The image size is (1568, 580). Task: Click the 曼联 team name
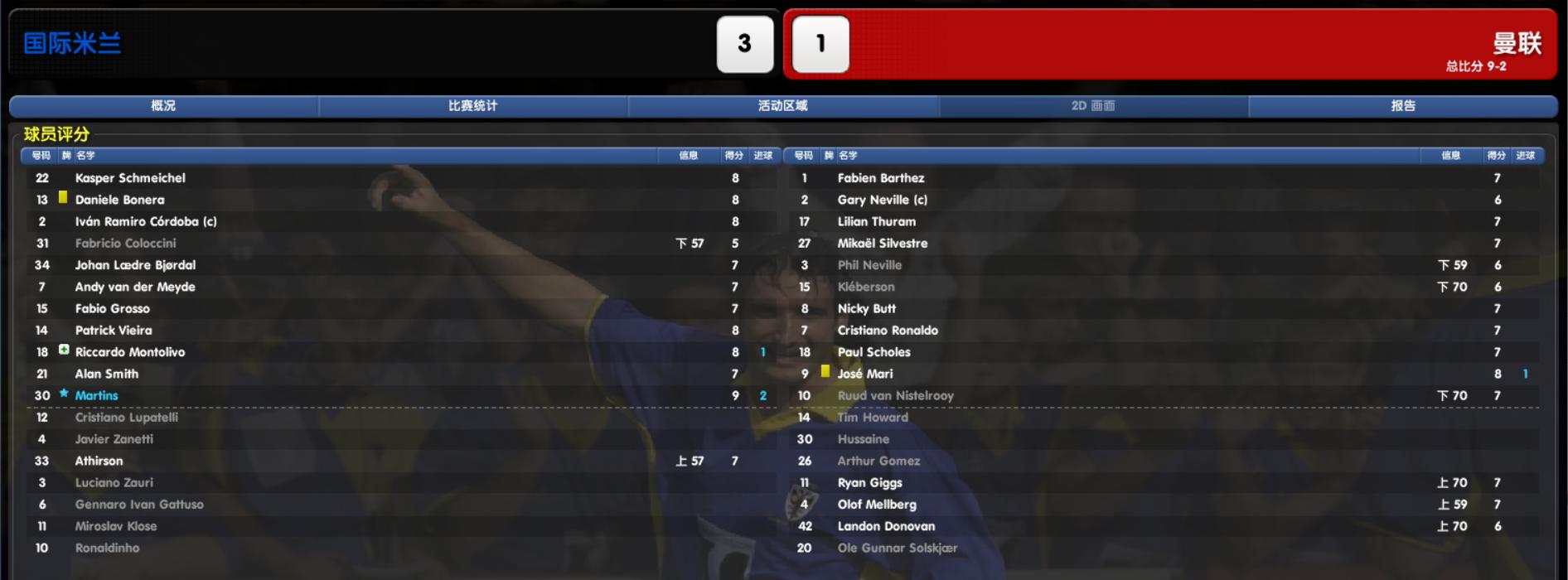1517,42
